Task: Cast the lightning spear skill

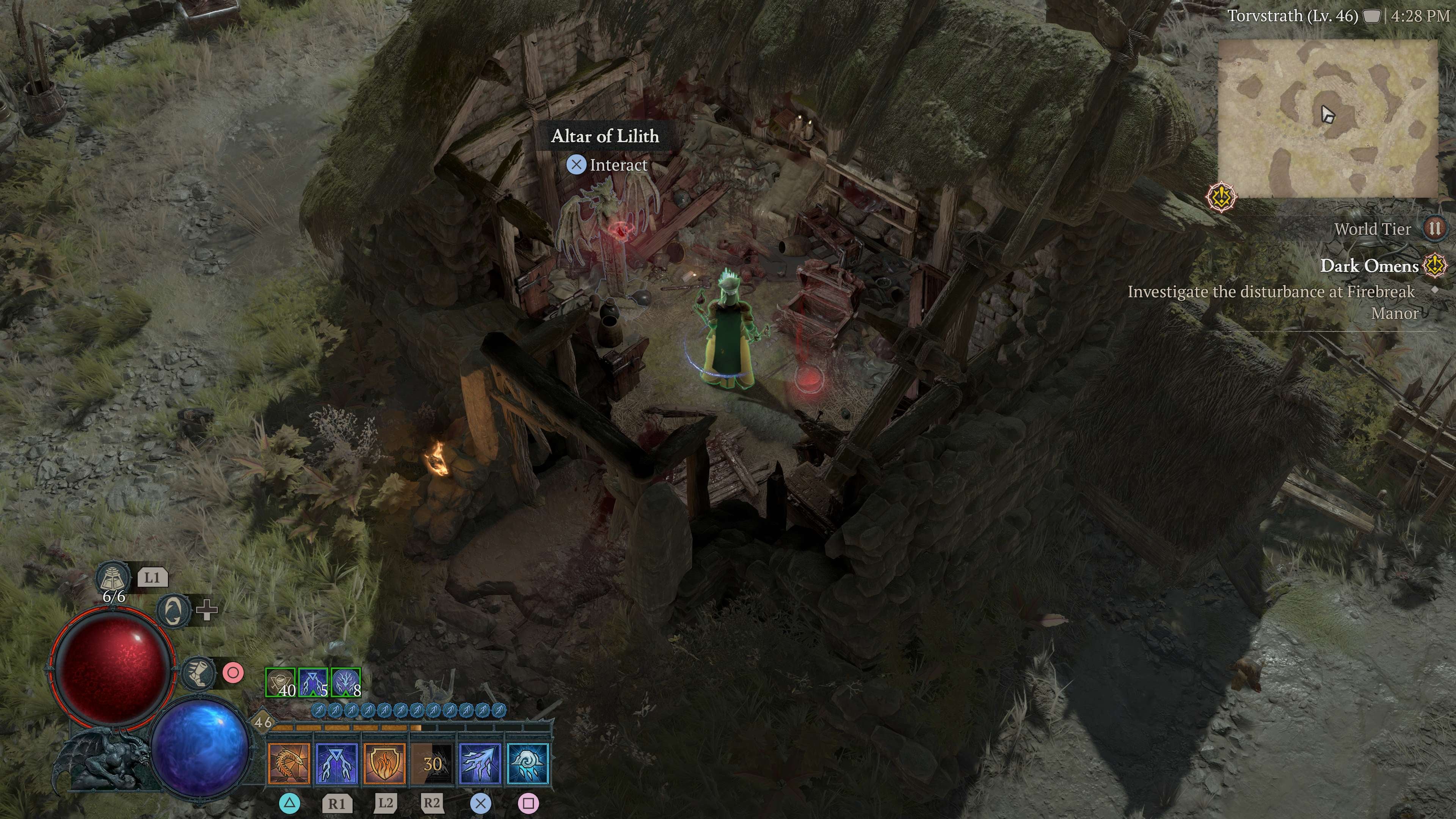Action: [480, 764]
